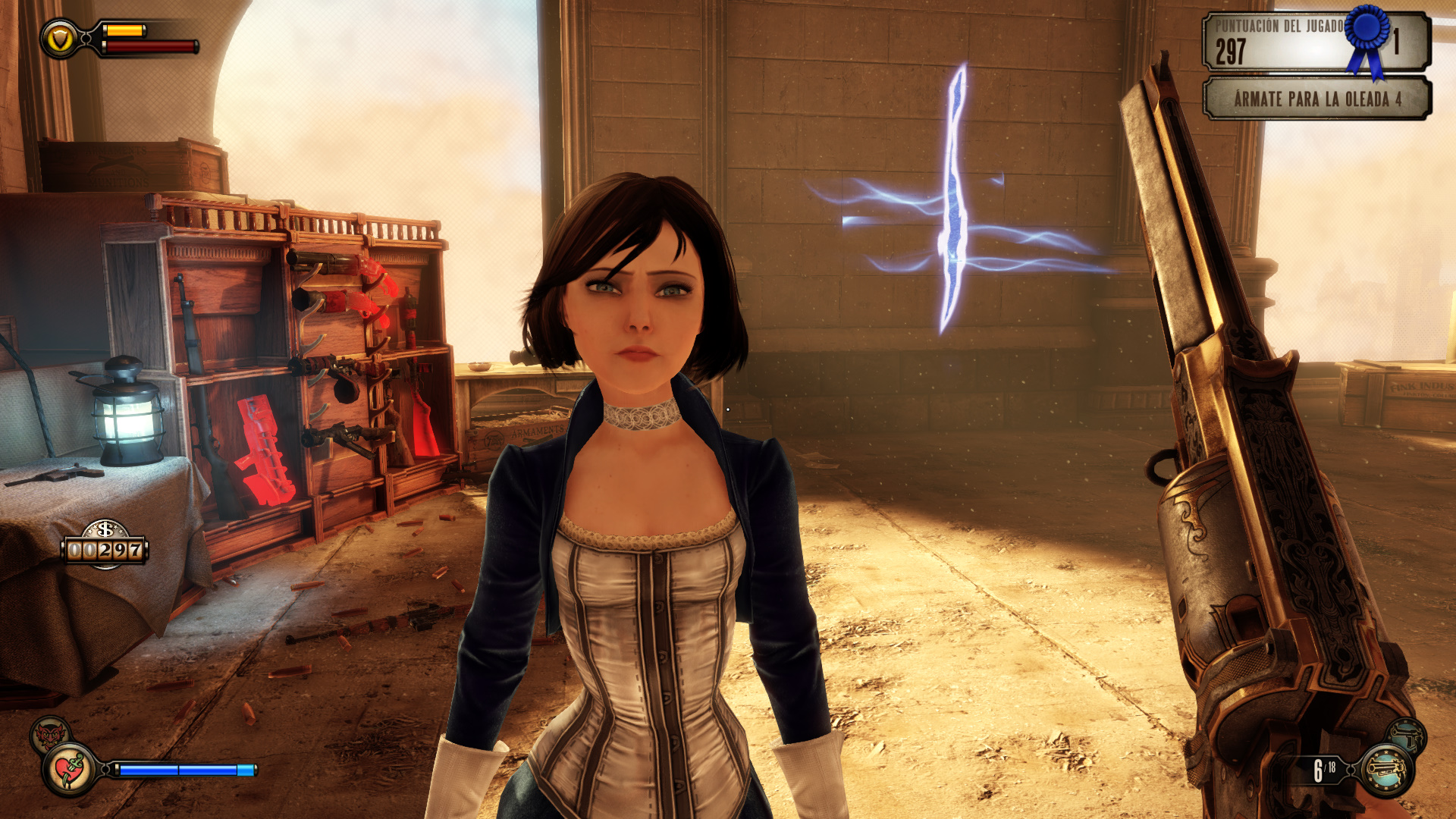
Task: Click the equipped Hand Cannon weapon icon
Action: (1387, 770)
